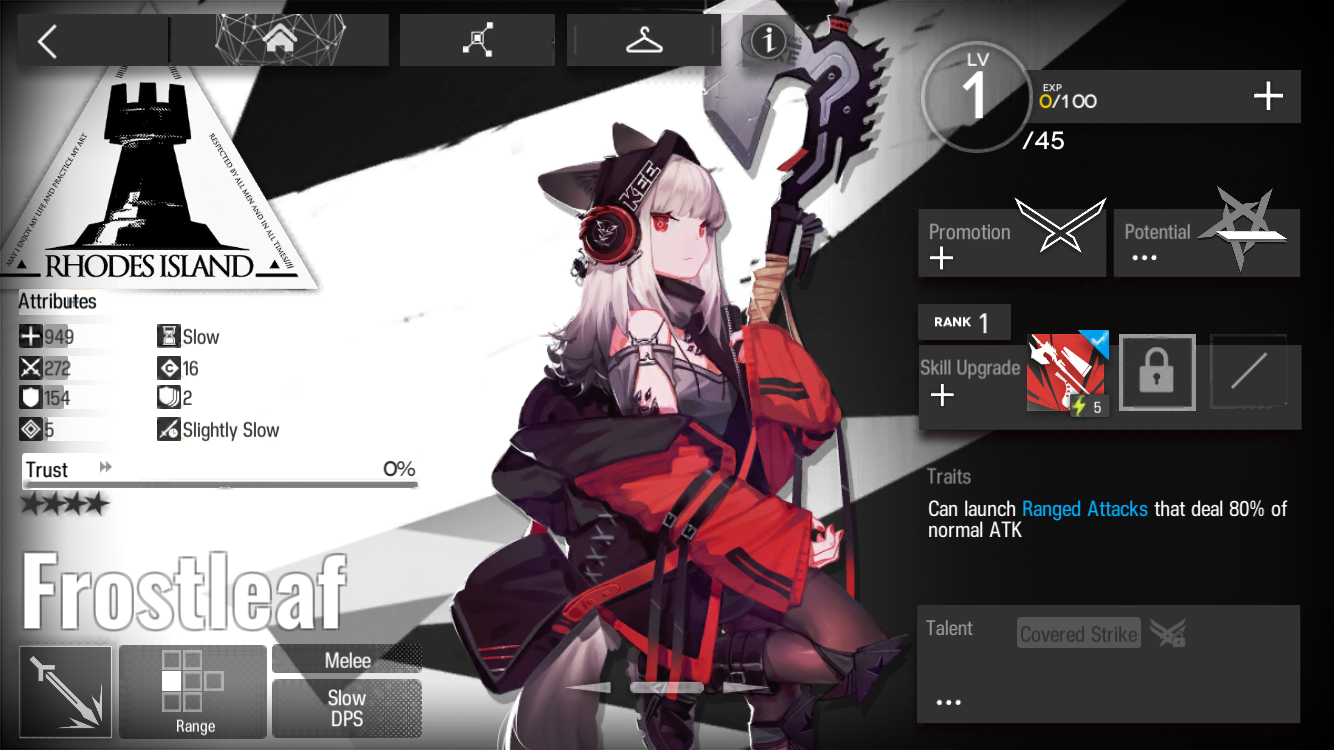Image resolution: width=1334 pixels, height=750 pixels.
Task: Click the back arrow at top left
Action: (49, 40)
